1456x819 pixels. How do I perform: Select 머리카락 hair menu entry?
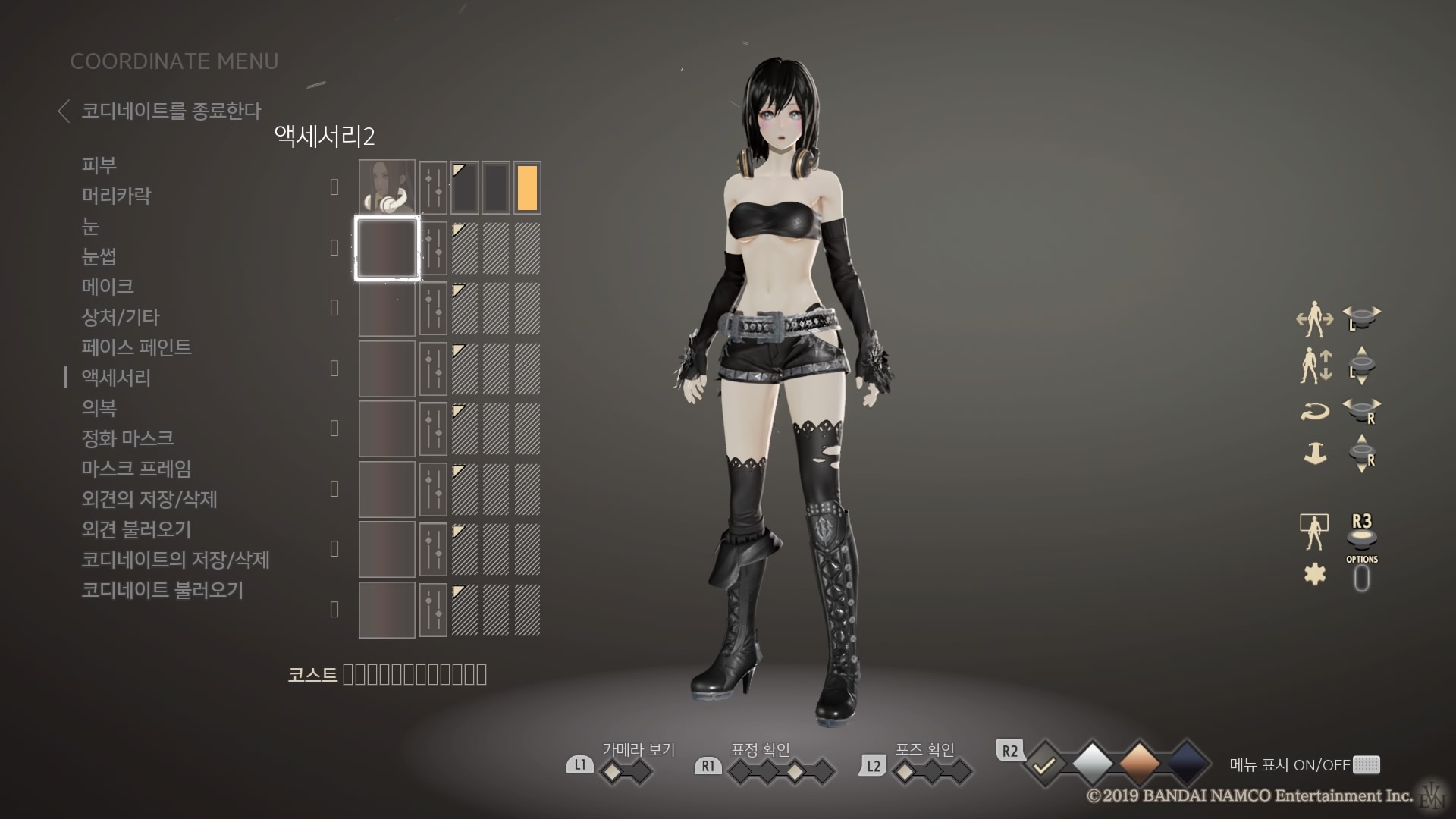tap(116, 196)
